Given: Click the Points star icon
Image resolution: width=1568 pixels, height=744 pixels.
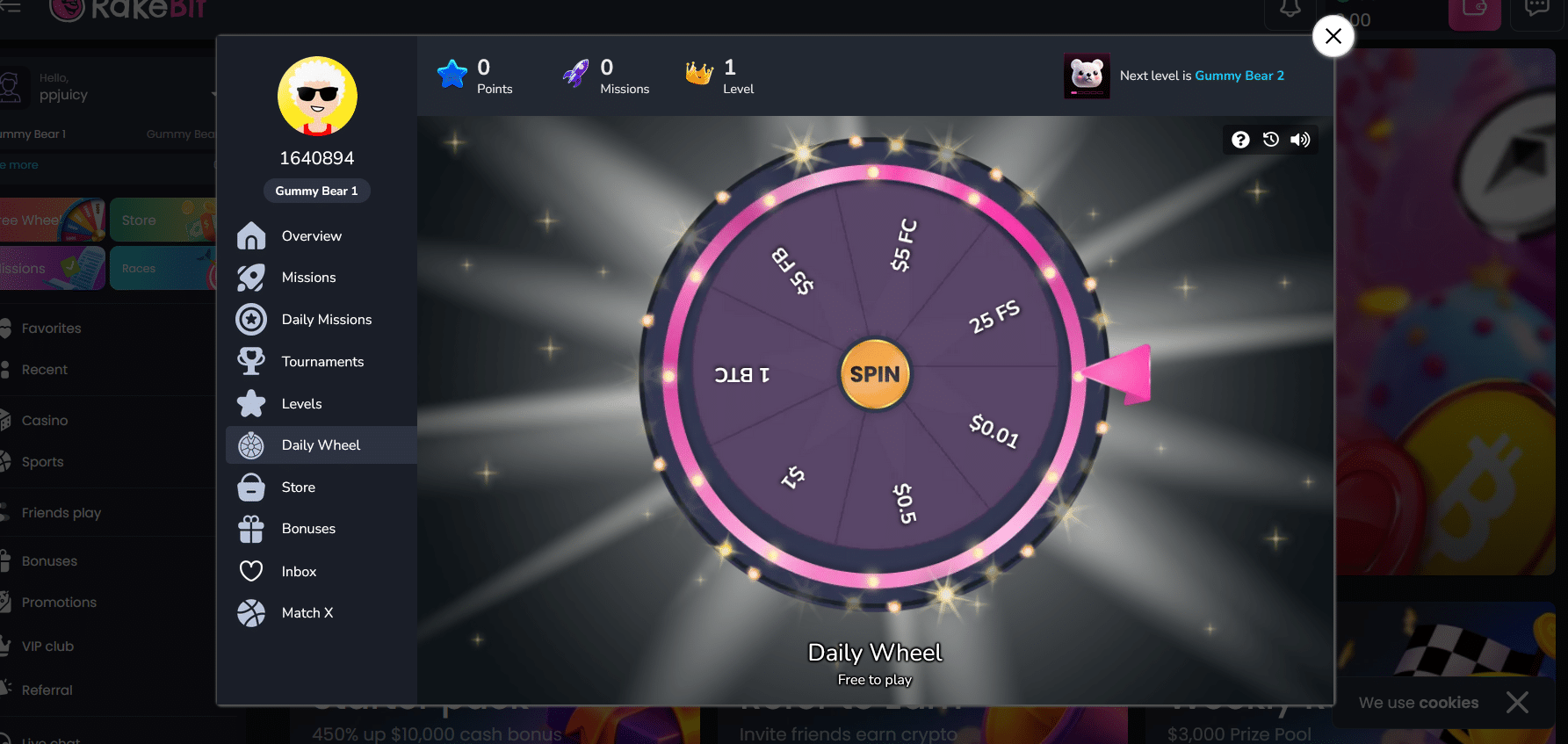Looking at the screenshot, I should (x=452, y=73).
